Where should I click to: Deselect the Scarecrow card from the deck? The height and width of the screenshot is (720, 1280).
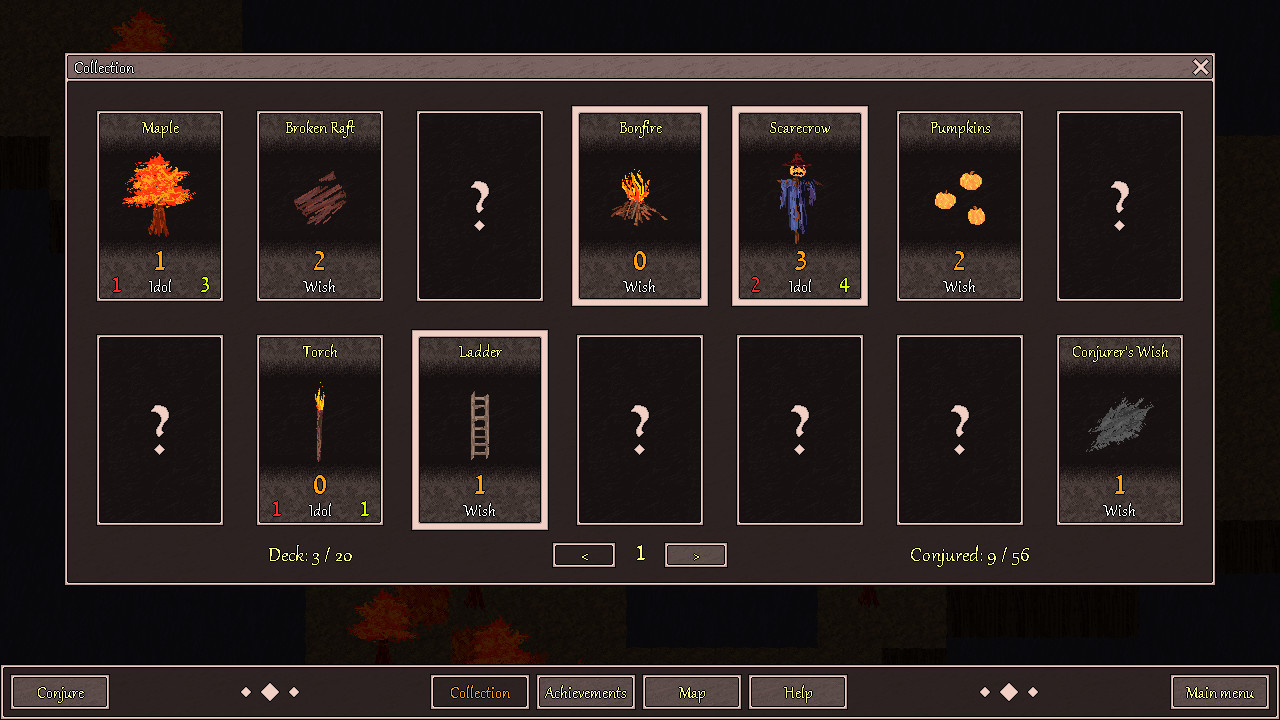tap(800, 206)
